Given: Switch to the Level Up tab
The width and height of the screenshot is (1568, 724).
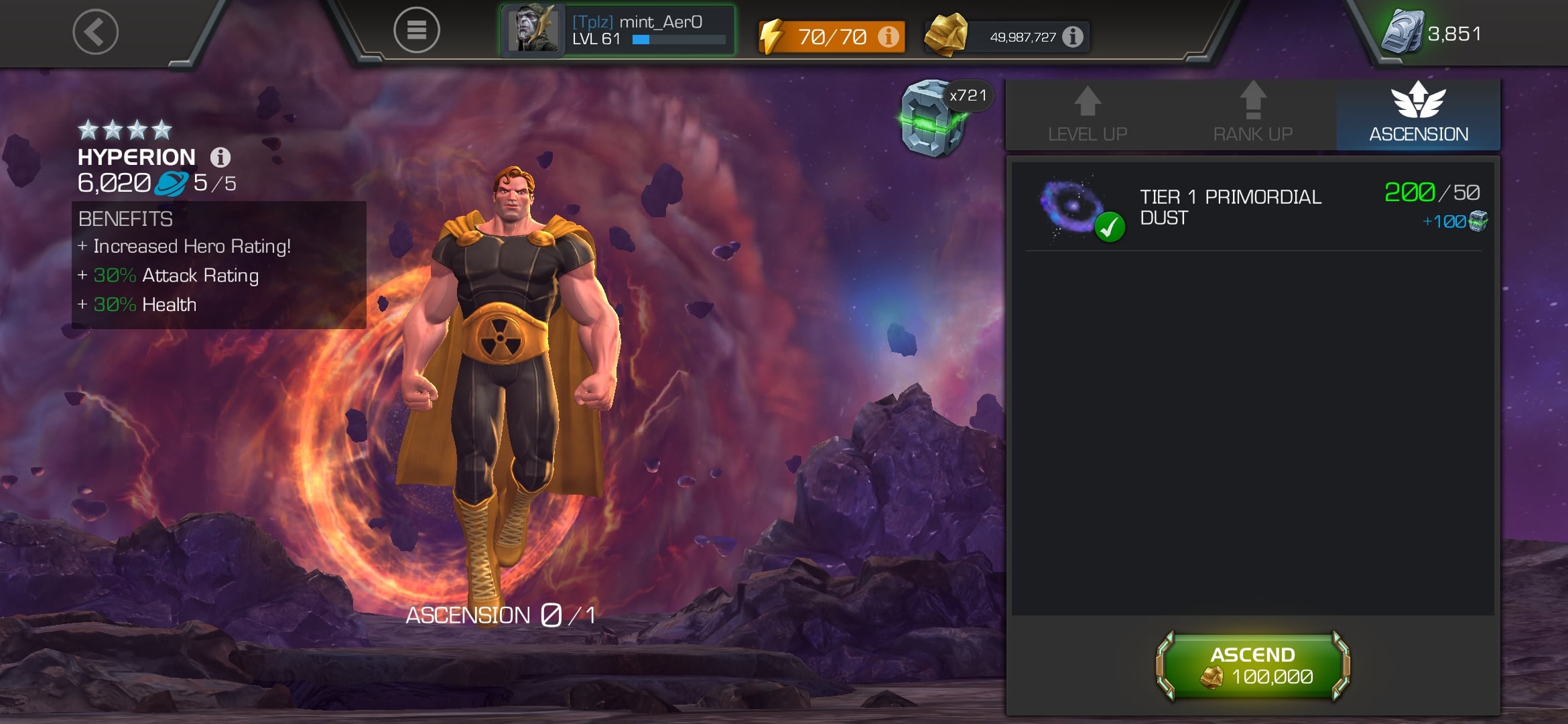Looking at the screenshot, I should click(x=1088, y=114).
